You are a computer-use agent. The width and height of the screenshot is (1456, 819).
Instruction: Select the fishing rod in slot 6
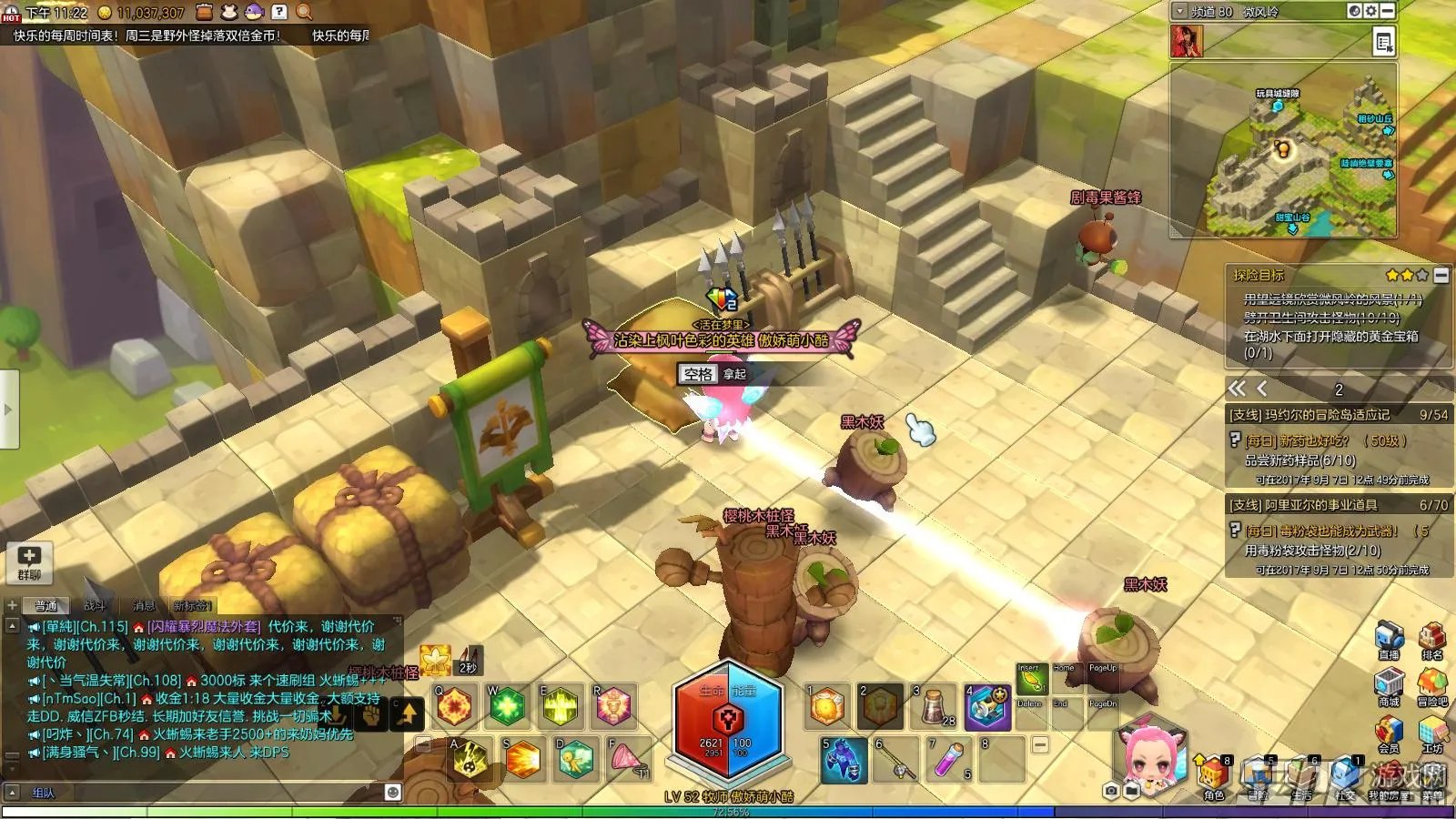(895, 758)
